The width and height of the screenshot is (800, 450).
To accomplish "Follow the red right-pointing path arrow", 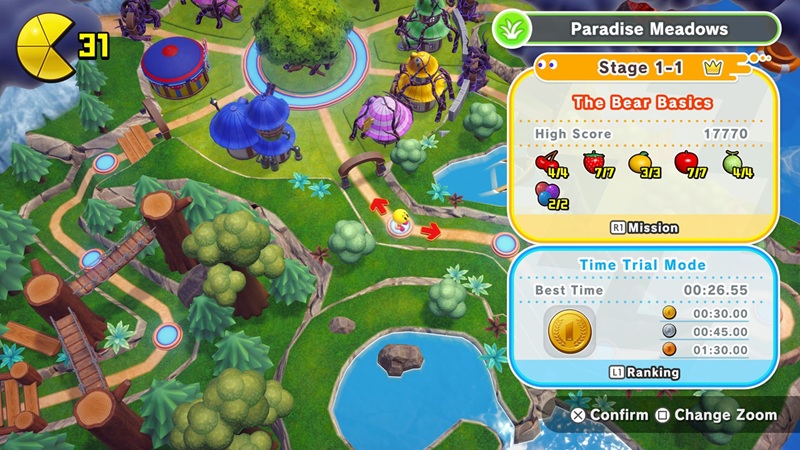I will pos(431,232).
